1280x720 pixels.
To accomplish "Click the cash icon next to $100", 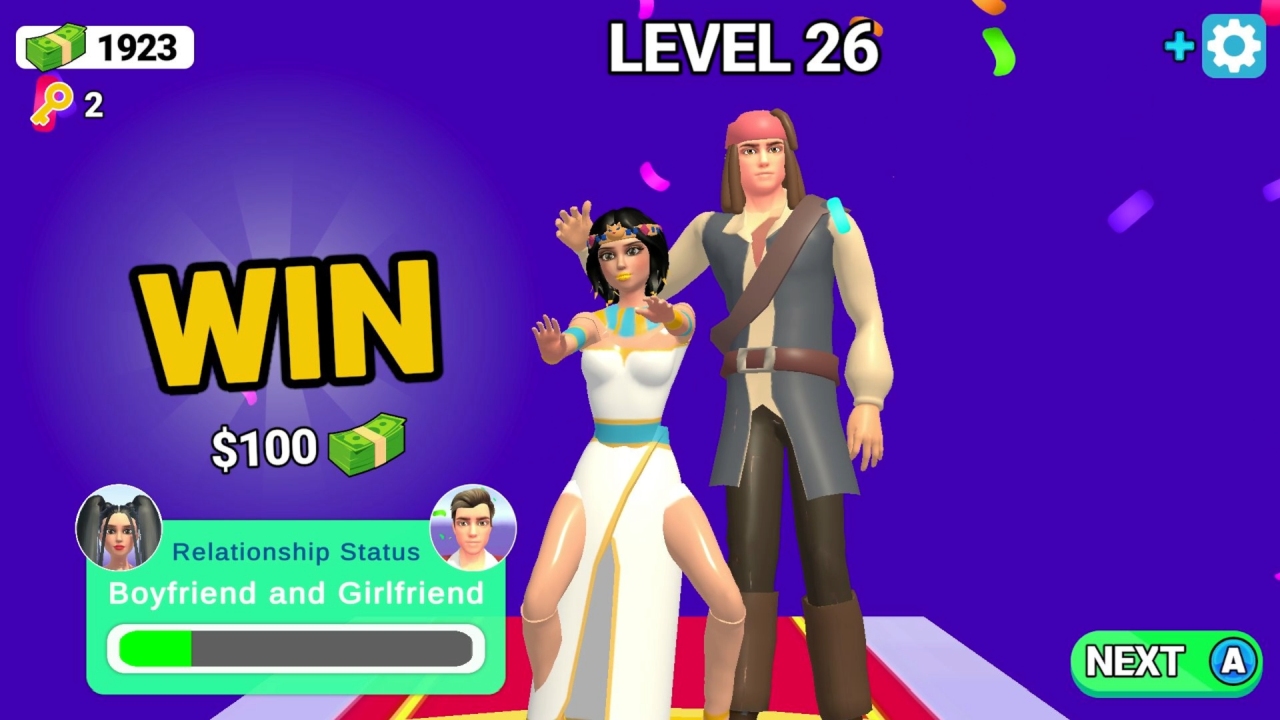I will (370, 443).
